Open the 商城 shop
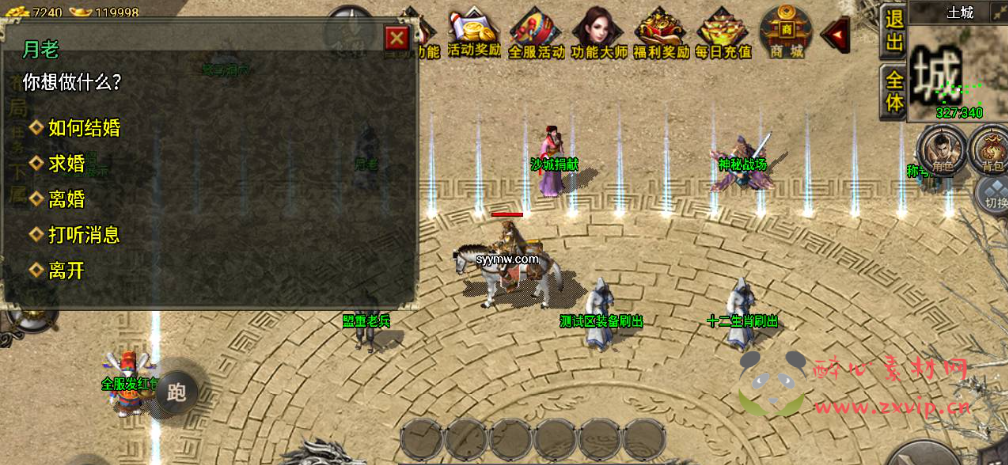Screen dimensions: 1008x465 [x=786, y=32]
